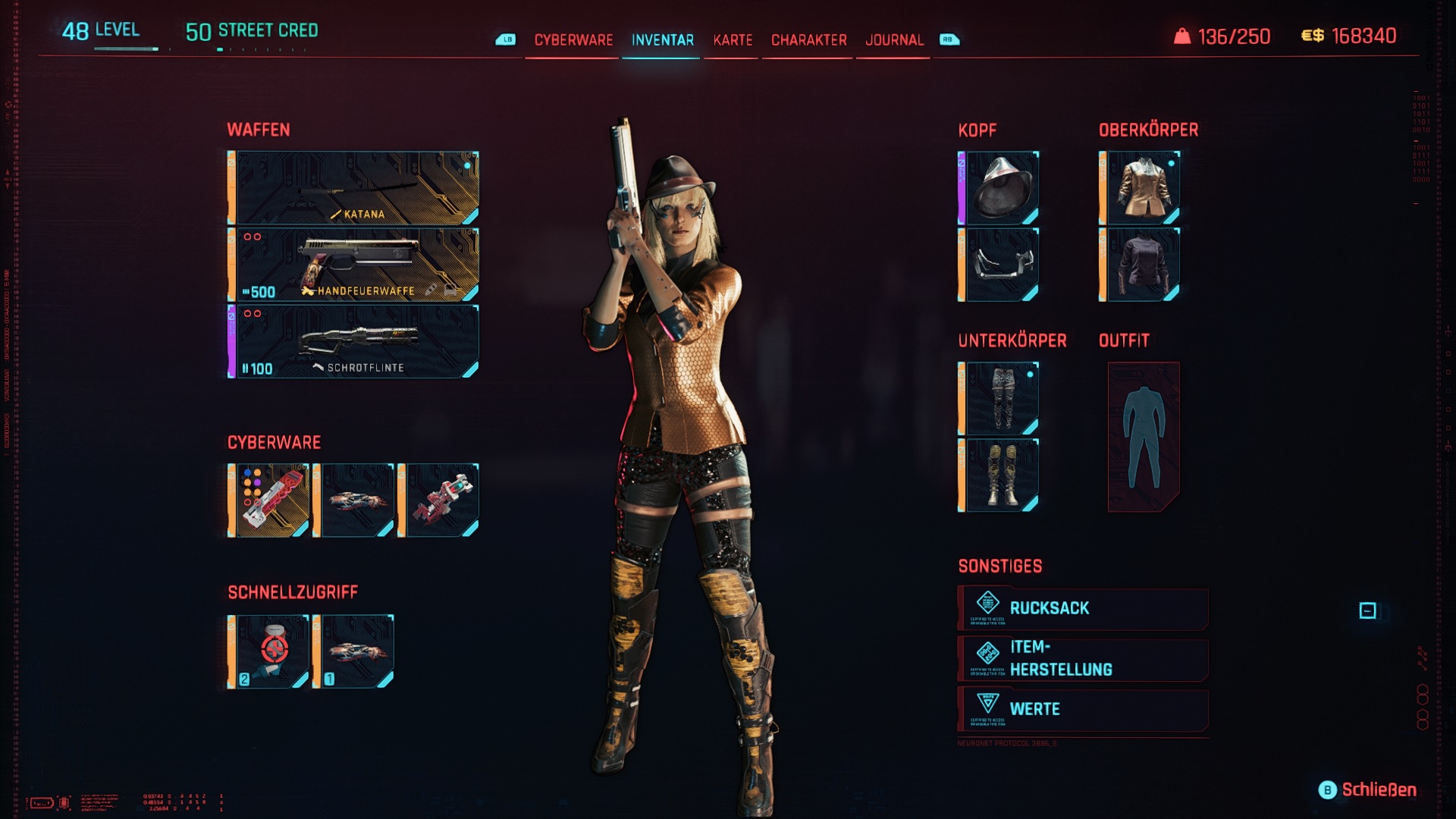The height and width of the screenshot is (819, 1456).
Task: Choose the Handfeuerwaffe weapon slot
Action: click(354, 265)
